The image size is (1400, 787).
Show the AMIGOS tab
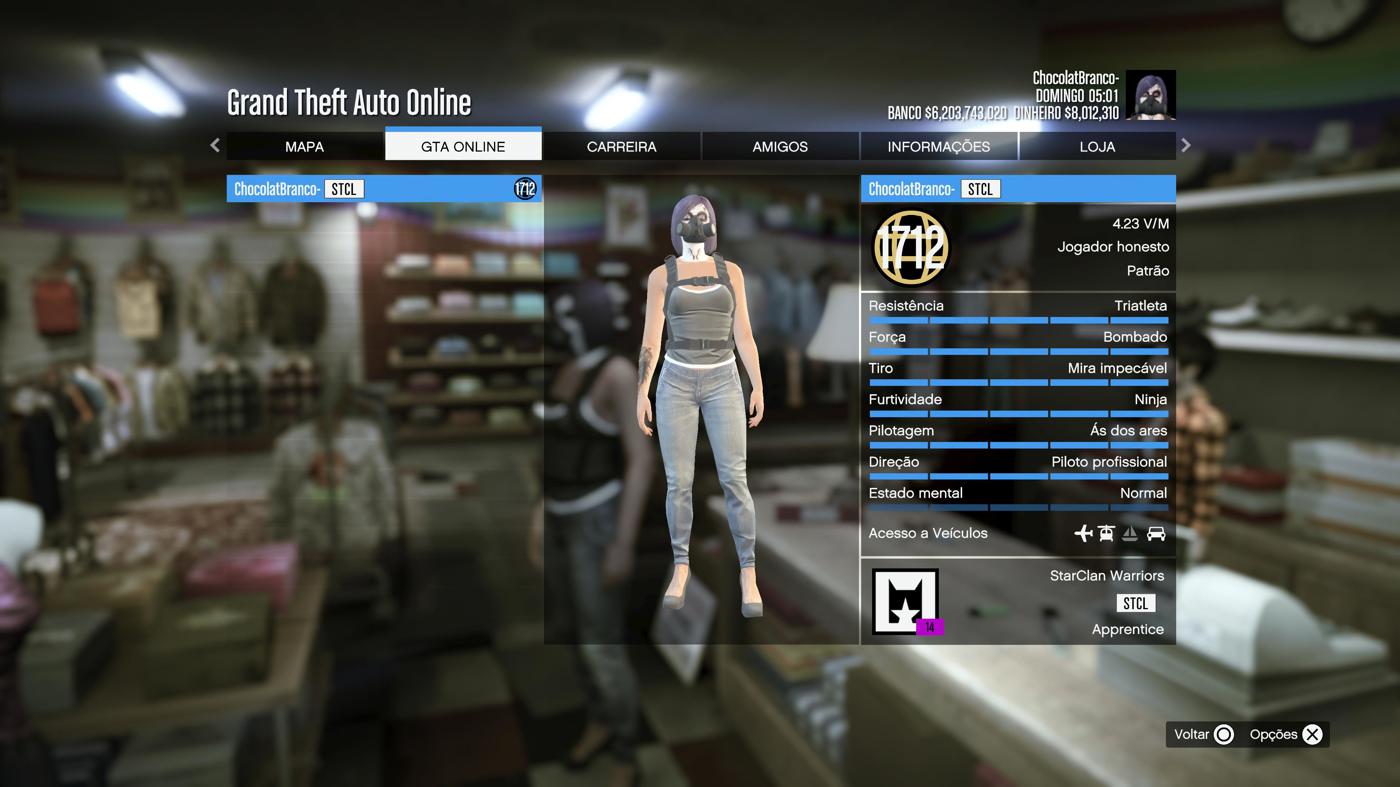780,146
